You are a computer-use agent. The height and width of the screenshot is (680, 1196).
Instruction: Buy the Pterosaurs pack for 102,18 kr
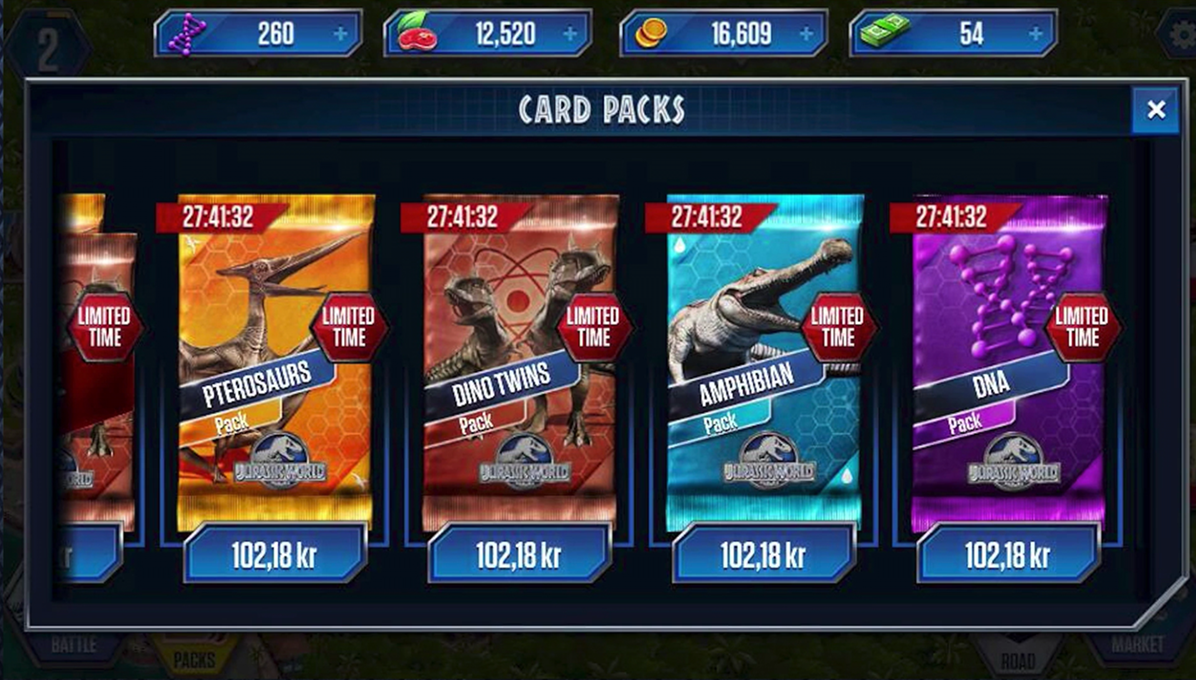pyautogui.click(x=275, y=554)
